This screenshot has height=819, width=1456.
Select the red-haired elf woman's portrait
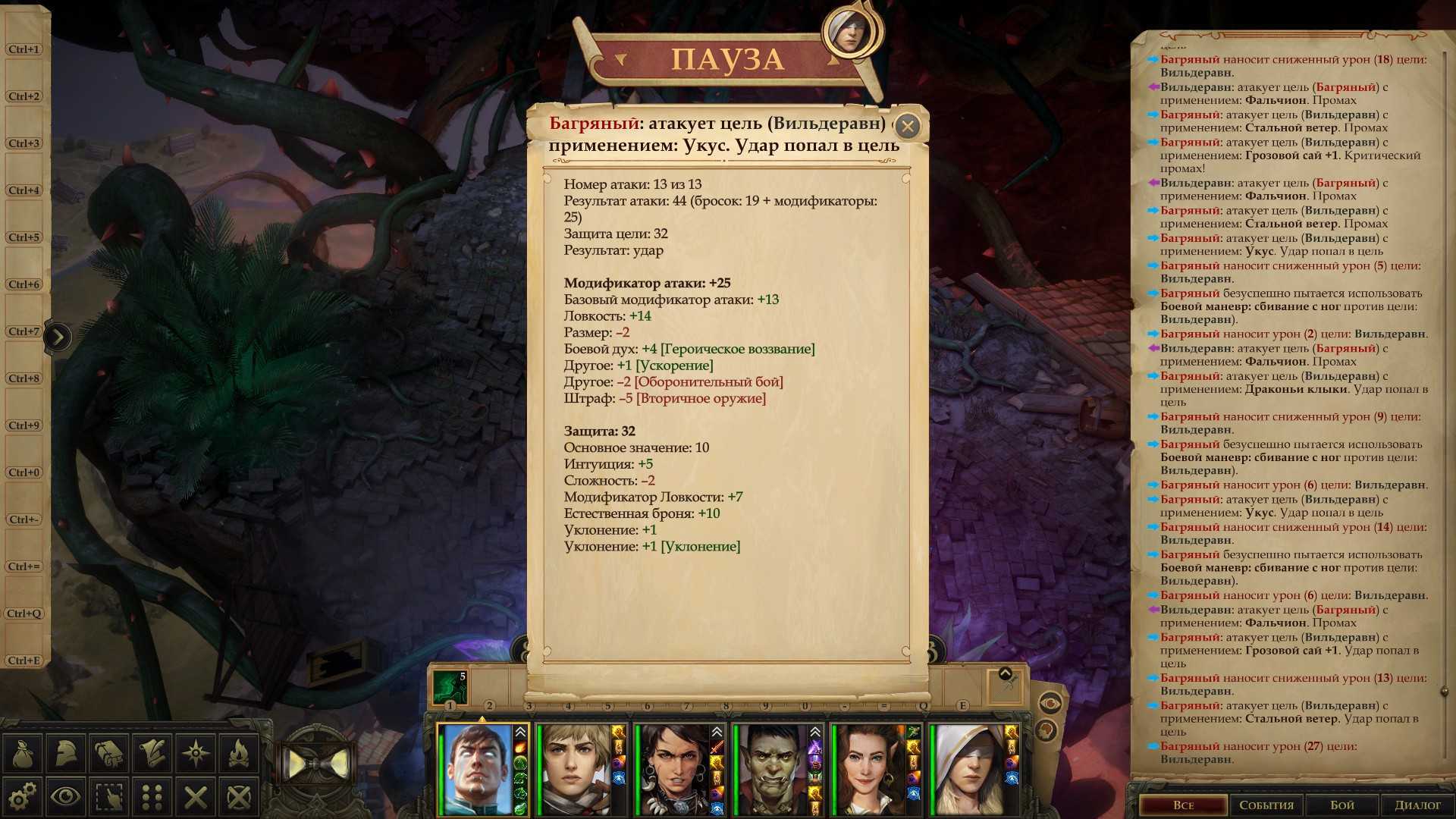click(869, 769)
